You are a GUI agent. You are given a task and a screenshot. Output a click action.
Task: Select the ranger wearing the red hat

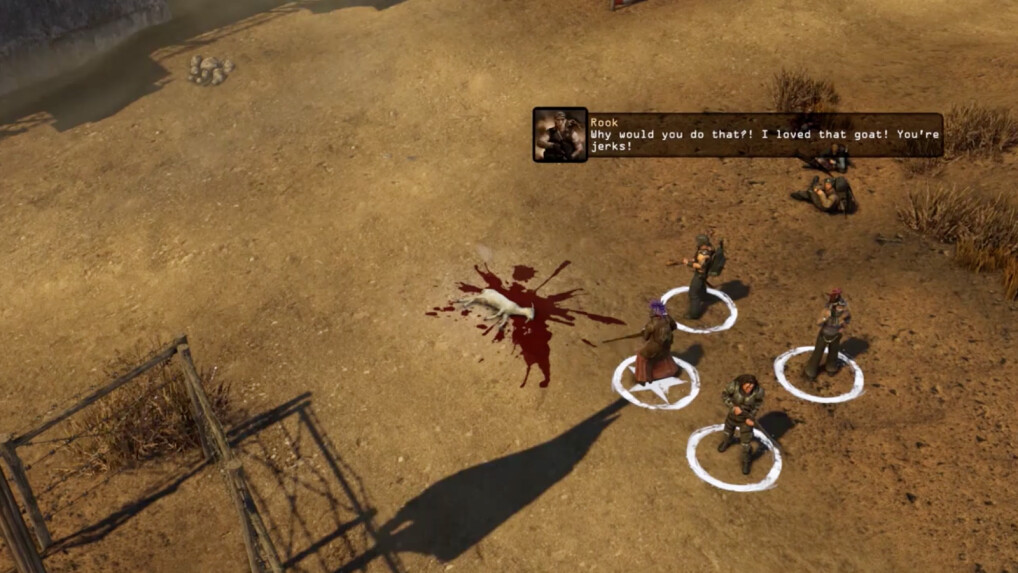point(829,332)
